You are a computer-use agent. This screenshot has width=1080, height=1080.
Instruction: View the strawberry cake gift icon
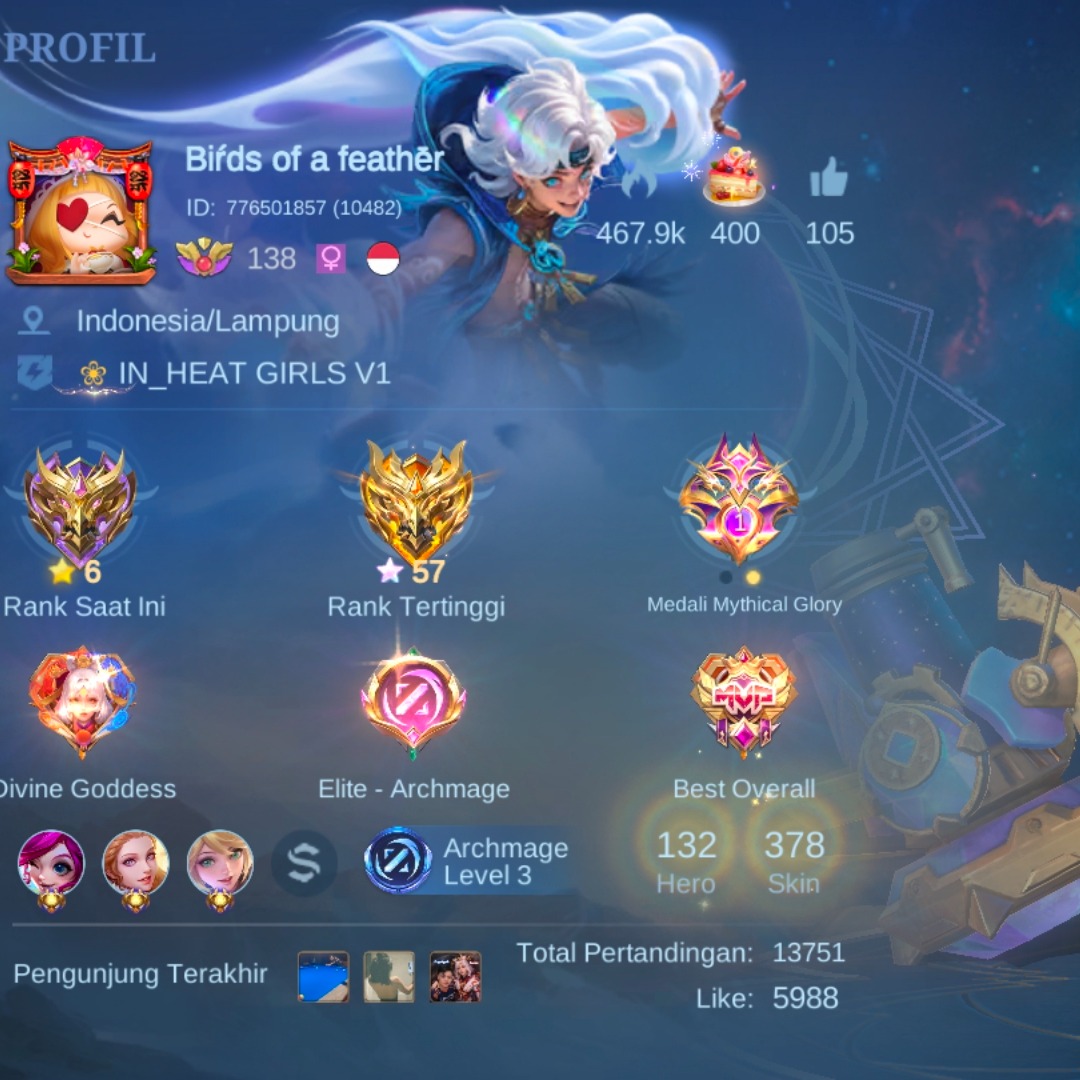(735, 177)
